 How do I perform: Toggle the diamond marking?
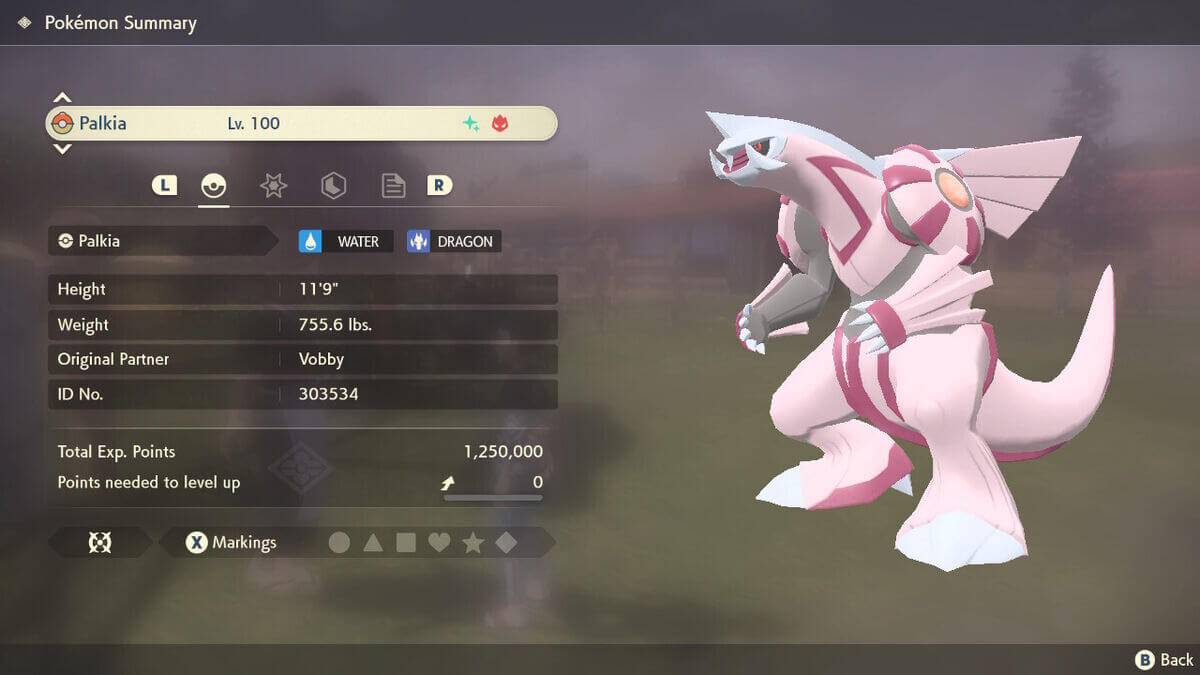tap(506, 543)
